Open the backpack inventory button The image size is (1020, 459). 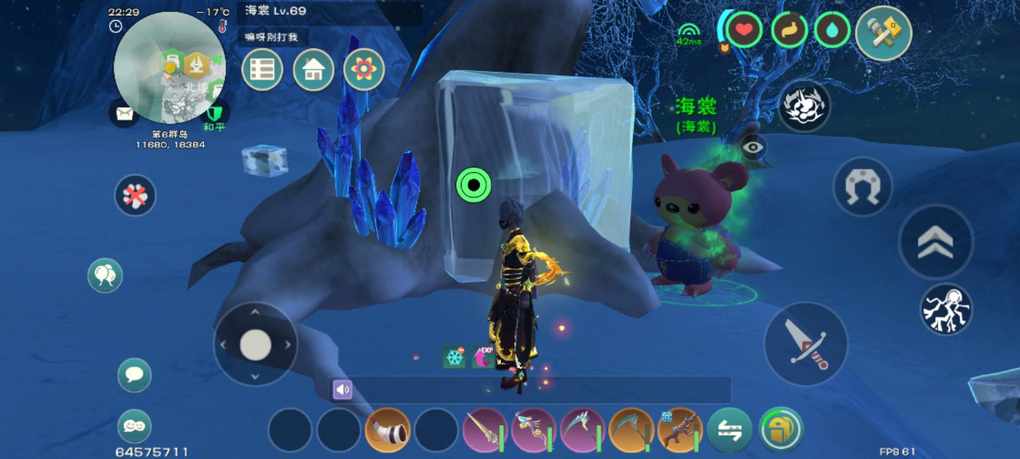(781, 430)
